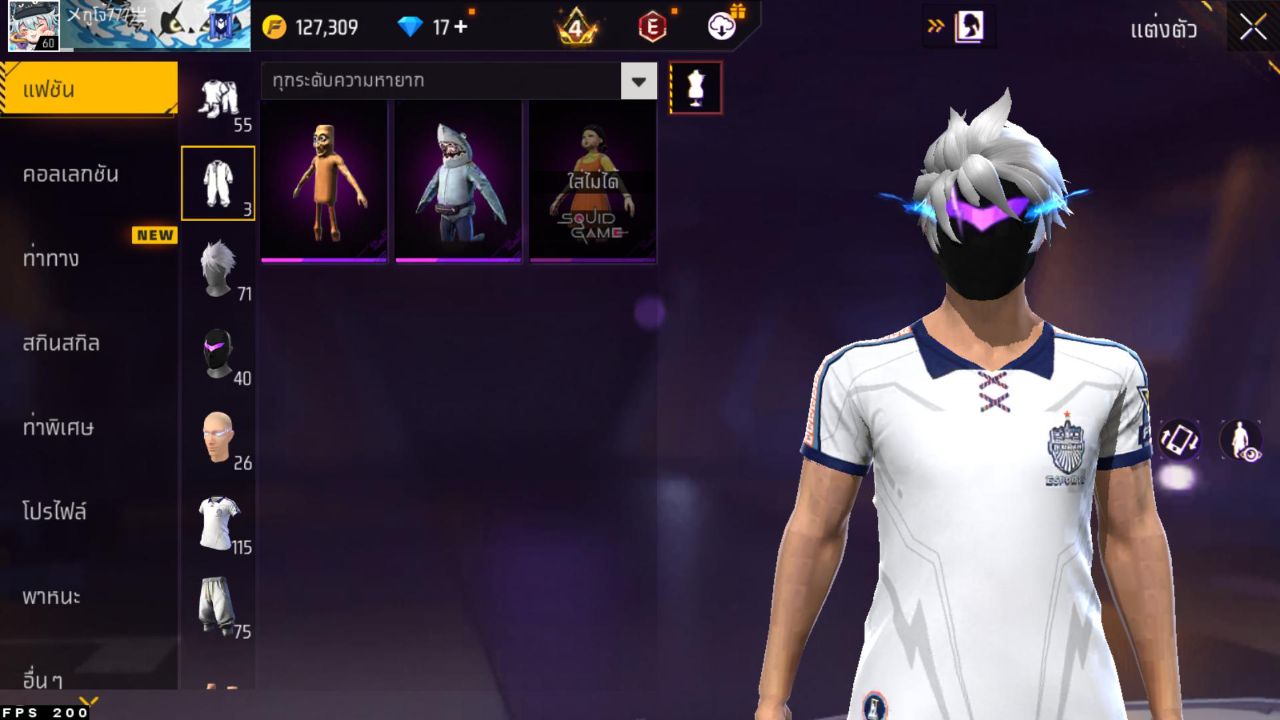Screen dimensions: 1280x720
Task: Open the rarity filter dropdown arrow
Action: point(639,82)
